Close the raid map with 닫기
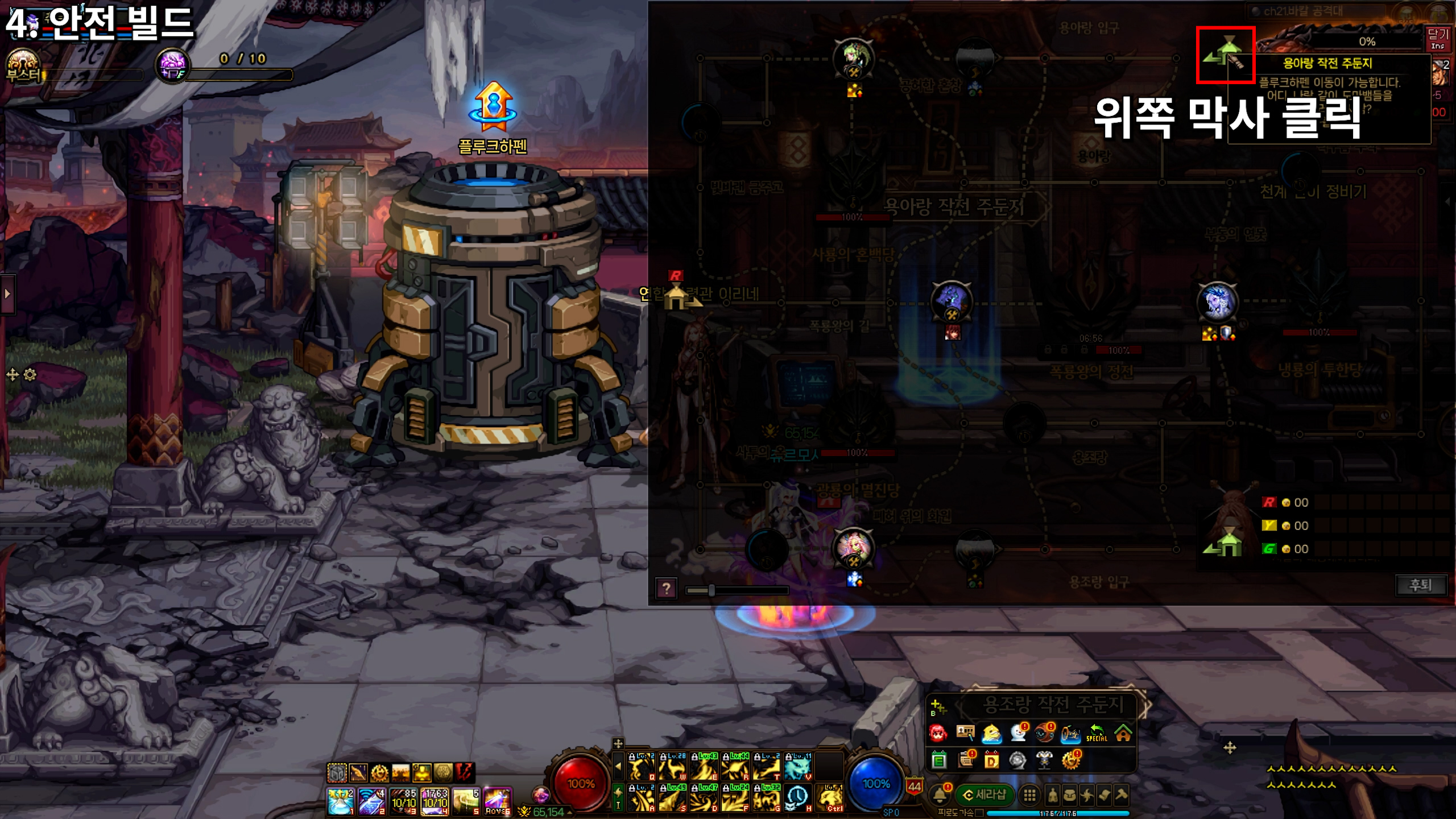The width and height of the screenshot is (1456, 819). click(x=1438, y=39)
